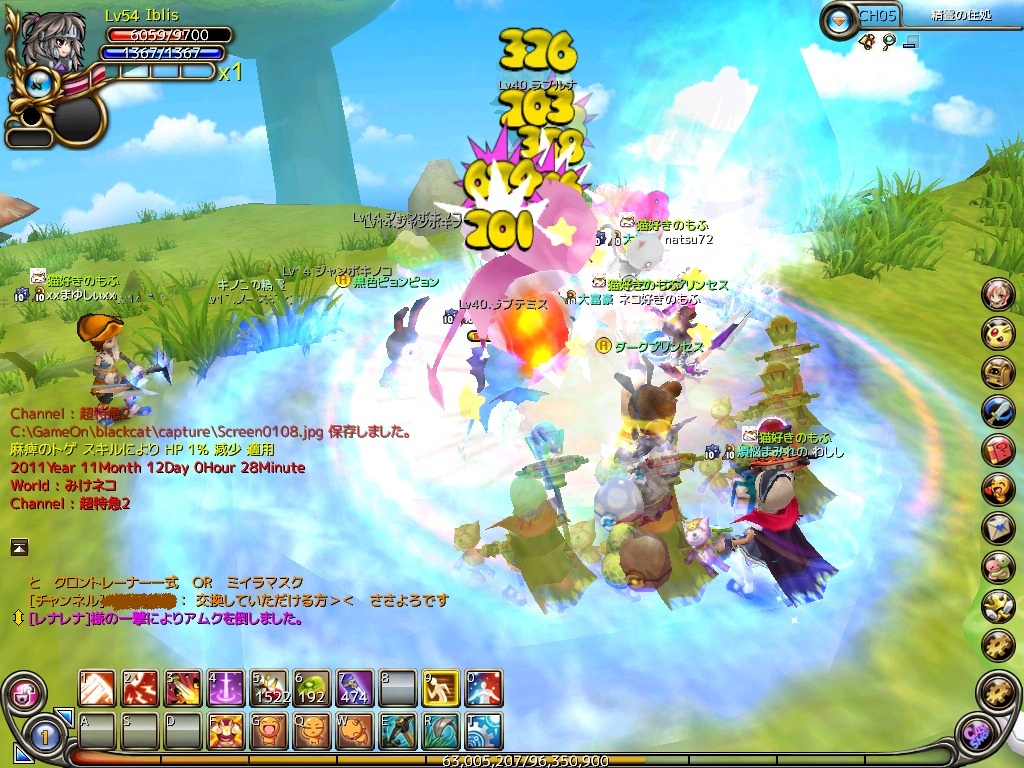Screen dimensions: 1024x768
Task: Select the pickaxe tool in slot E
Action: point(398,731)
